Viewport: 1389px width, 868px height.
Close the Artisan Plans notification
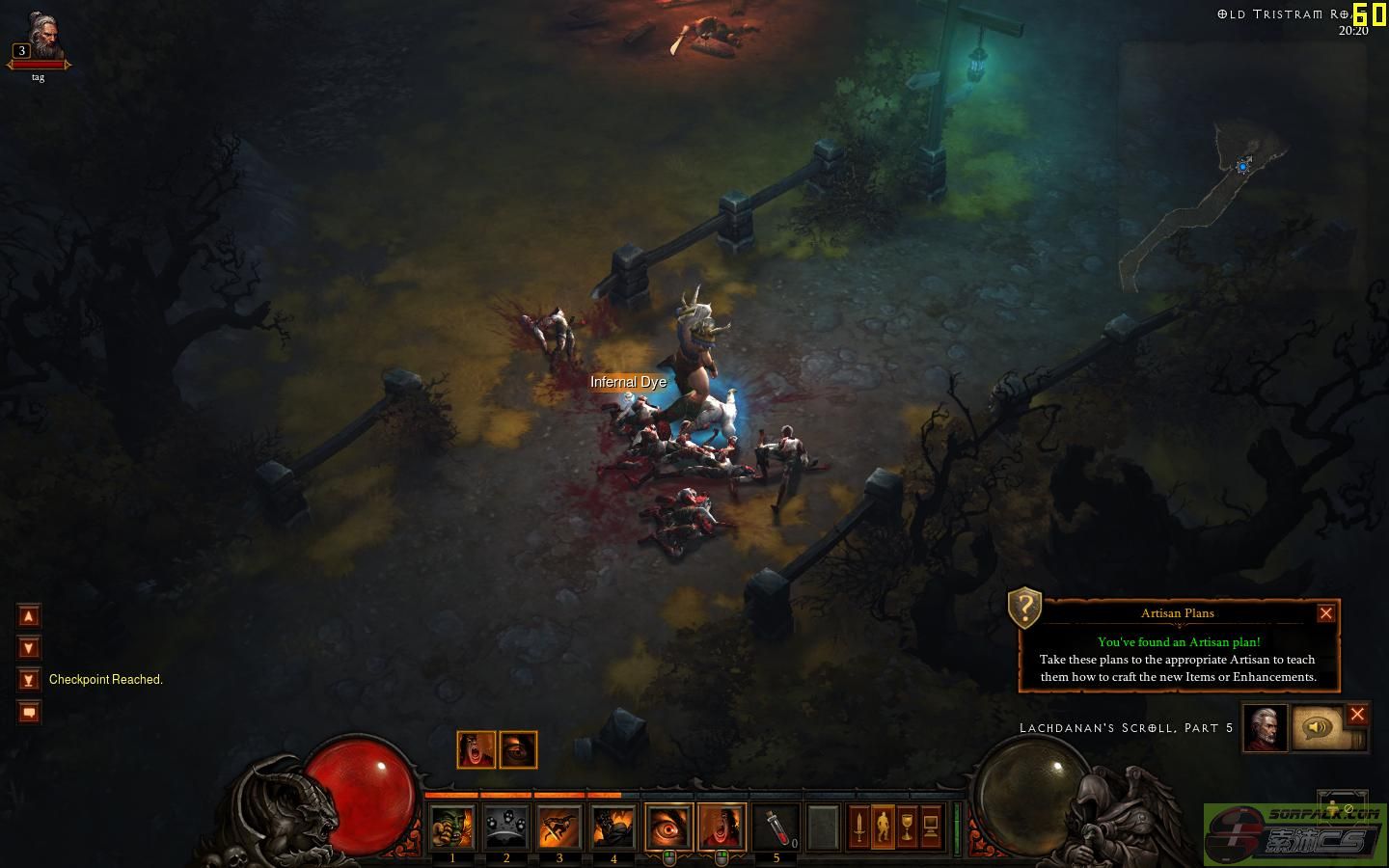click(x=1325, y=613)
